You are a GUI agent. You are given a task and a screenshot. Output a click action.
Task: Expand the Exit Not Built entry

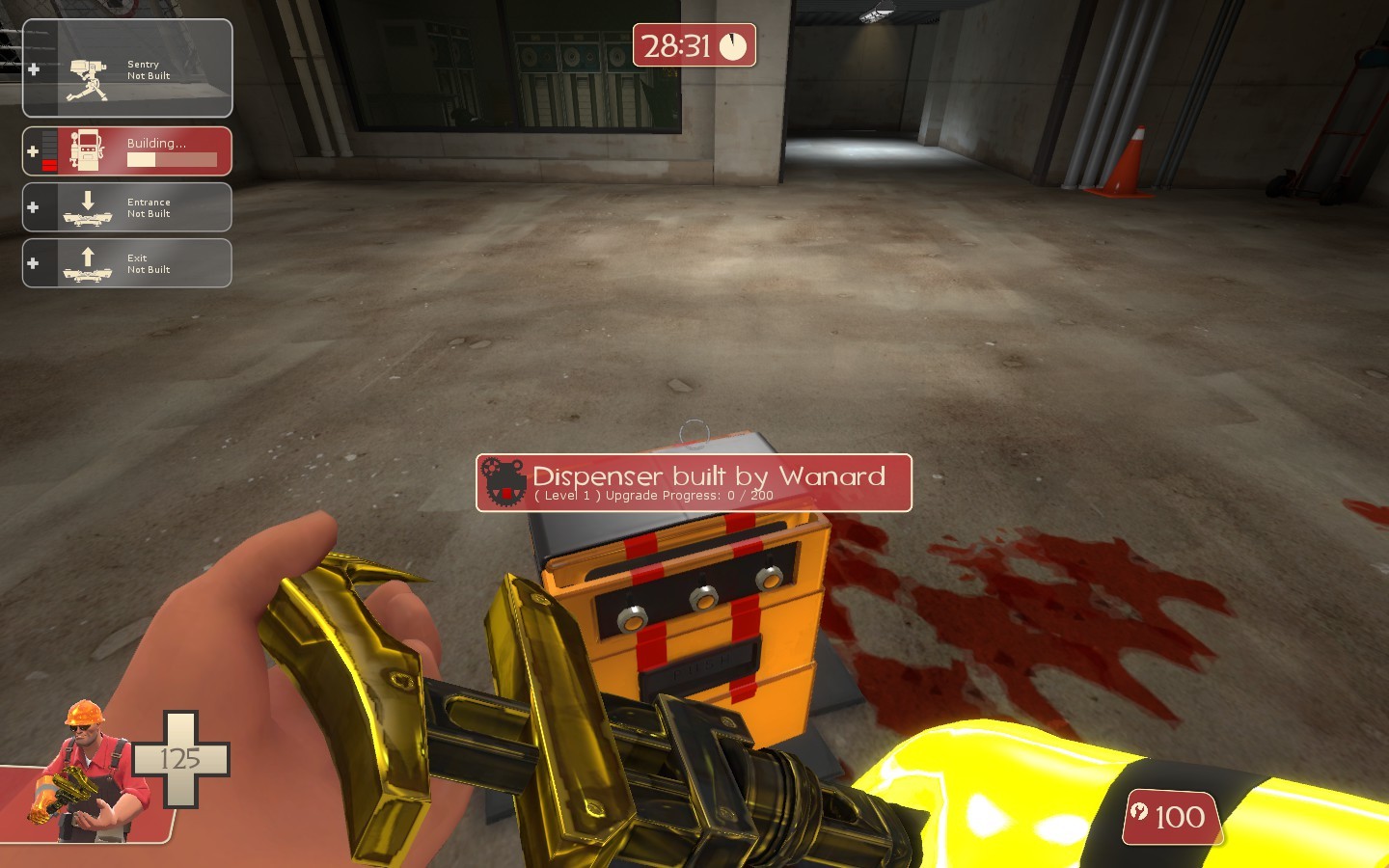(127, 262)
